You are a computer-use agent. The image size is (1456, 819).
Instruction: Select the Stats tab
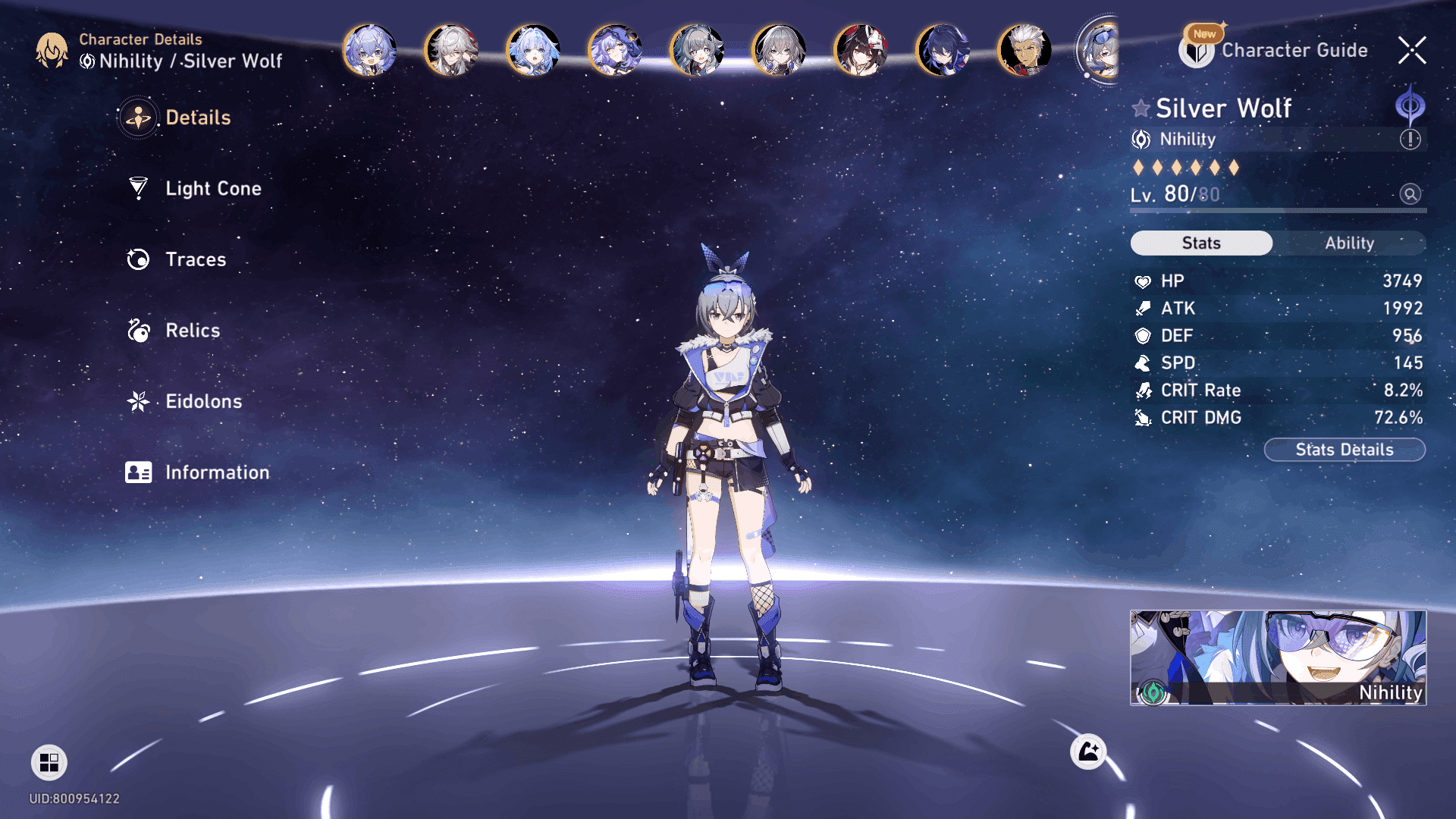(1201, 243)
